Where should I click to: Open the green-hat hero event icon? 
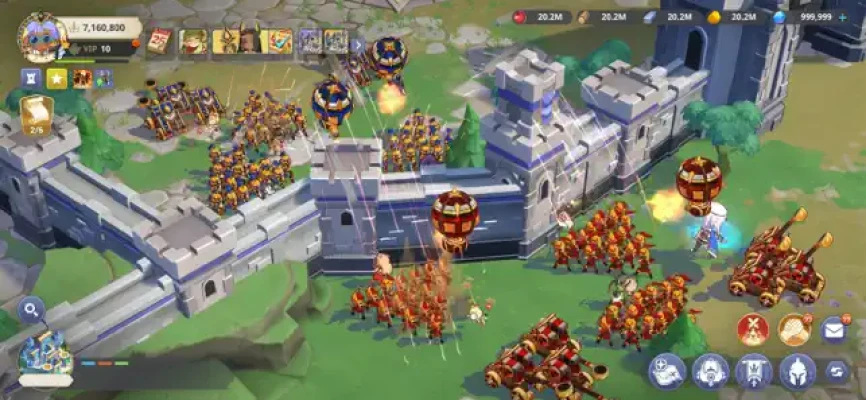pyautogui.click(x=193, y=41)
